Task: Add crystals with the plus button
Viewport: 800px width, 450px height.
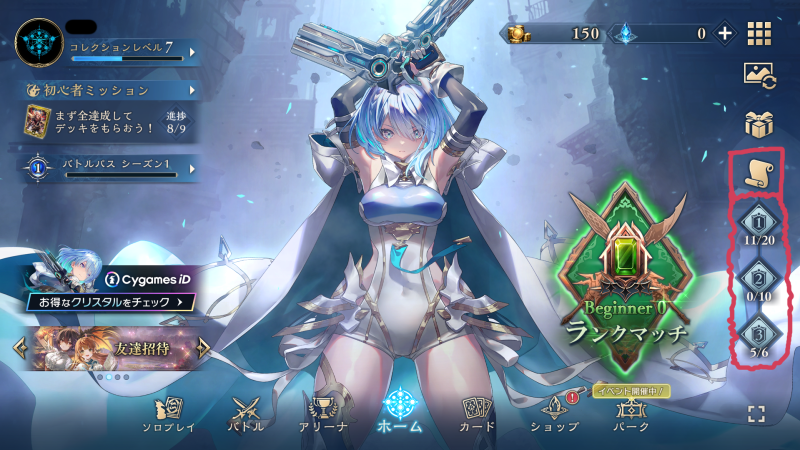Action: 725,33
